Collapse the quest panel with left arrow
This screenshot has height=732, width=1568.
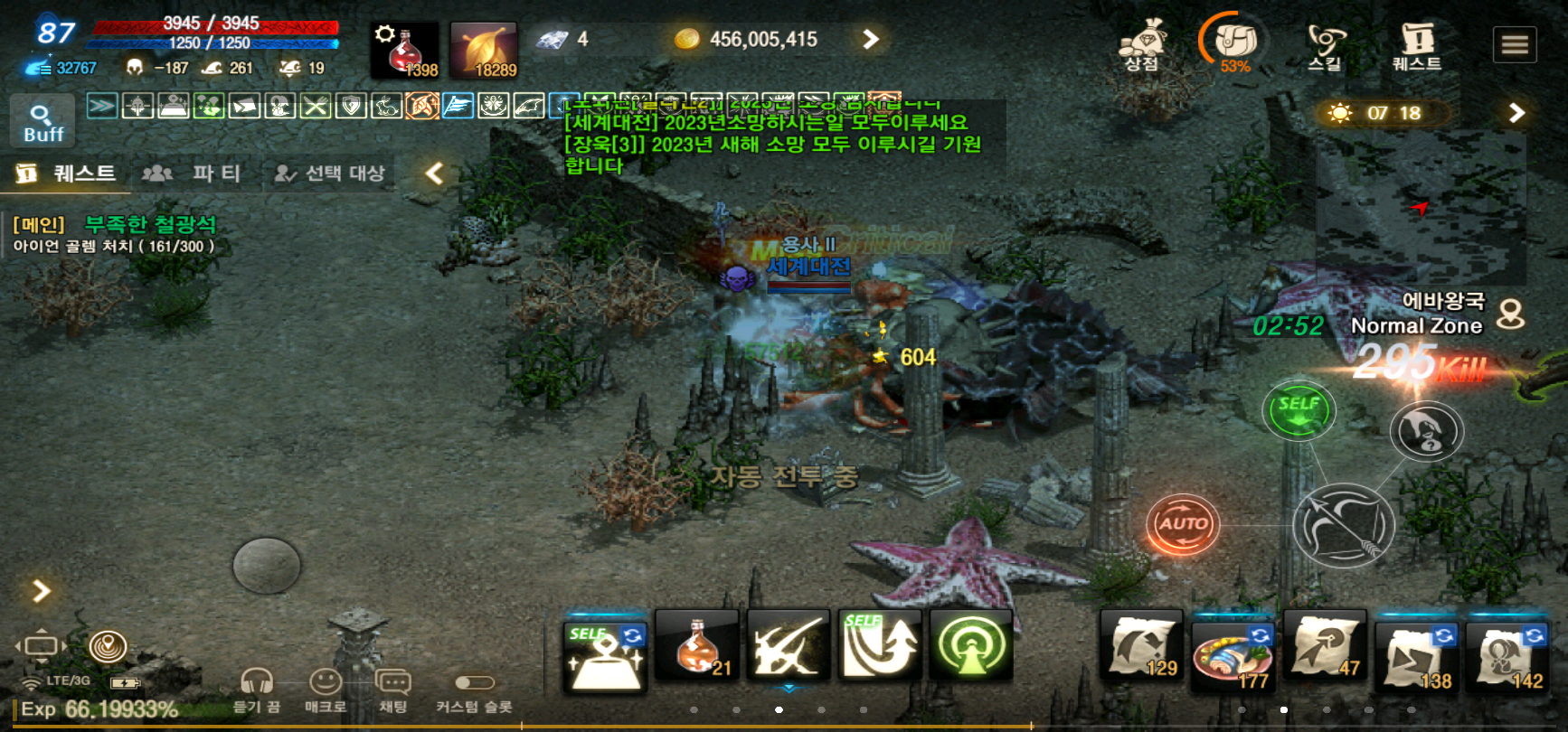click(435, 173)
